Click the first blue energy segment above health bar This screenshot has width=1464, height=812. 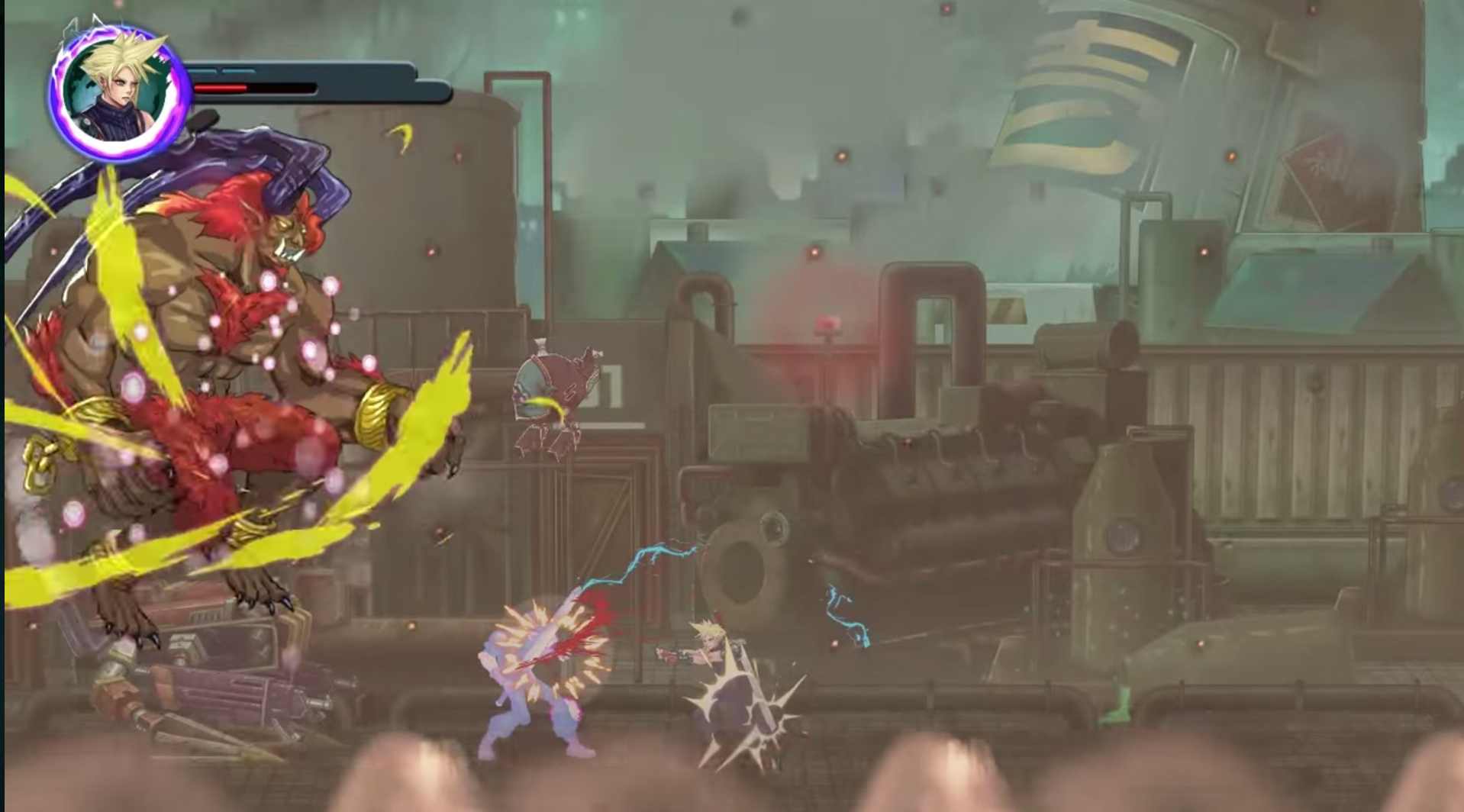[x=202, y=71]
